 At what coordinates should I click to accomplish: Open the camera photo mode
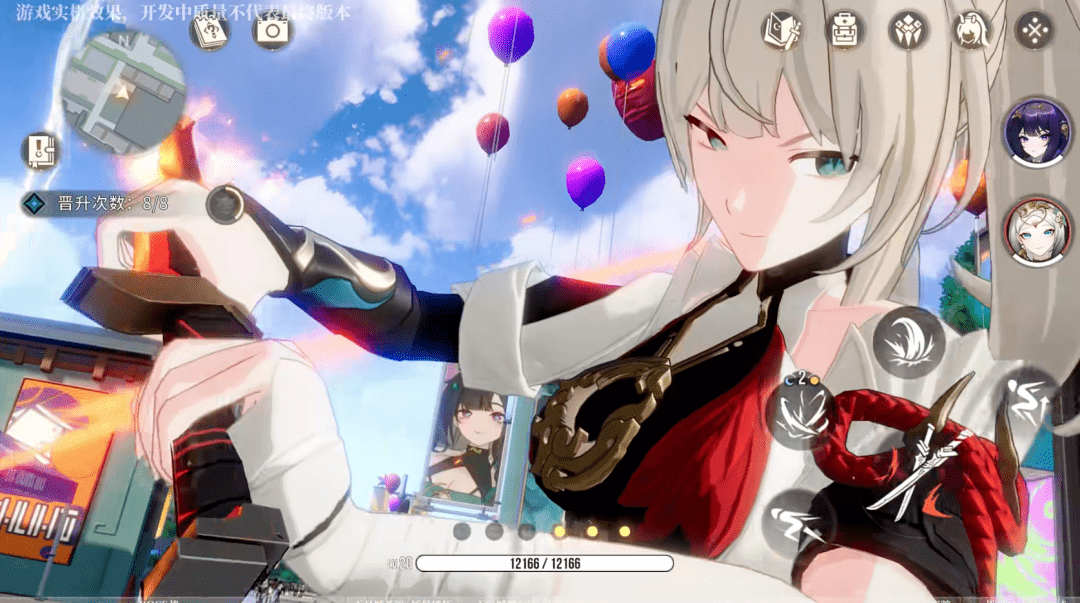[x=271, y=30]
